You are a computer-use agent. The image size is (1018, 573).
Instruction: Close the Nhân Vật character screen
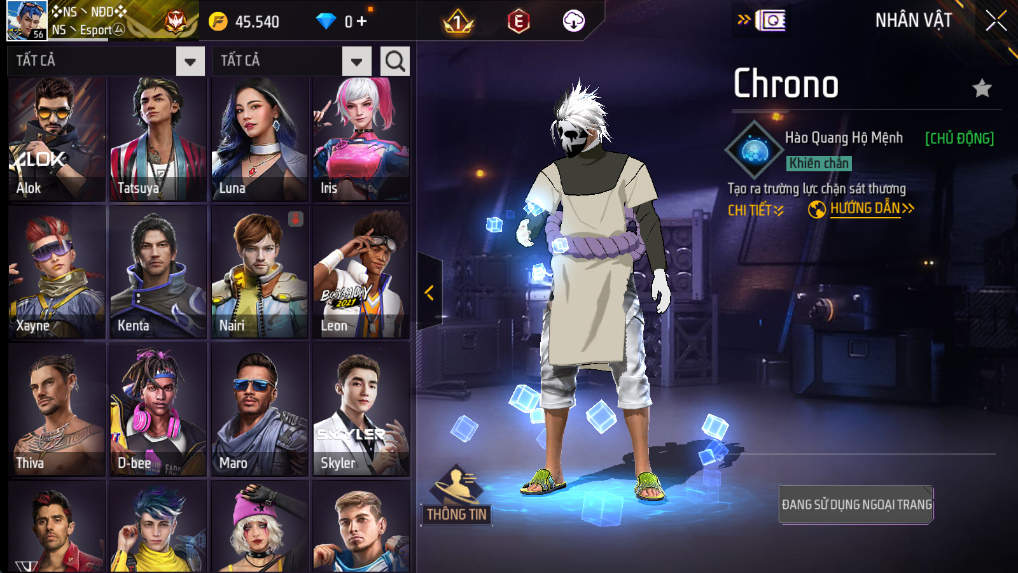pos(996,20)
